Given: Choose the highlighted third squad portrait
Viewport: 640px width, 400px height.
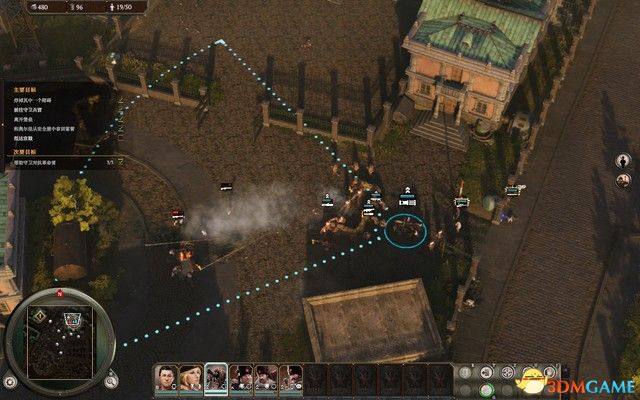Looking at the screenshot, I should [215, 377].
